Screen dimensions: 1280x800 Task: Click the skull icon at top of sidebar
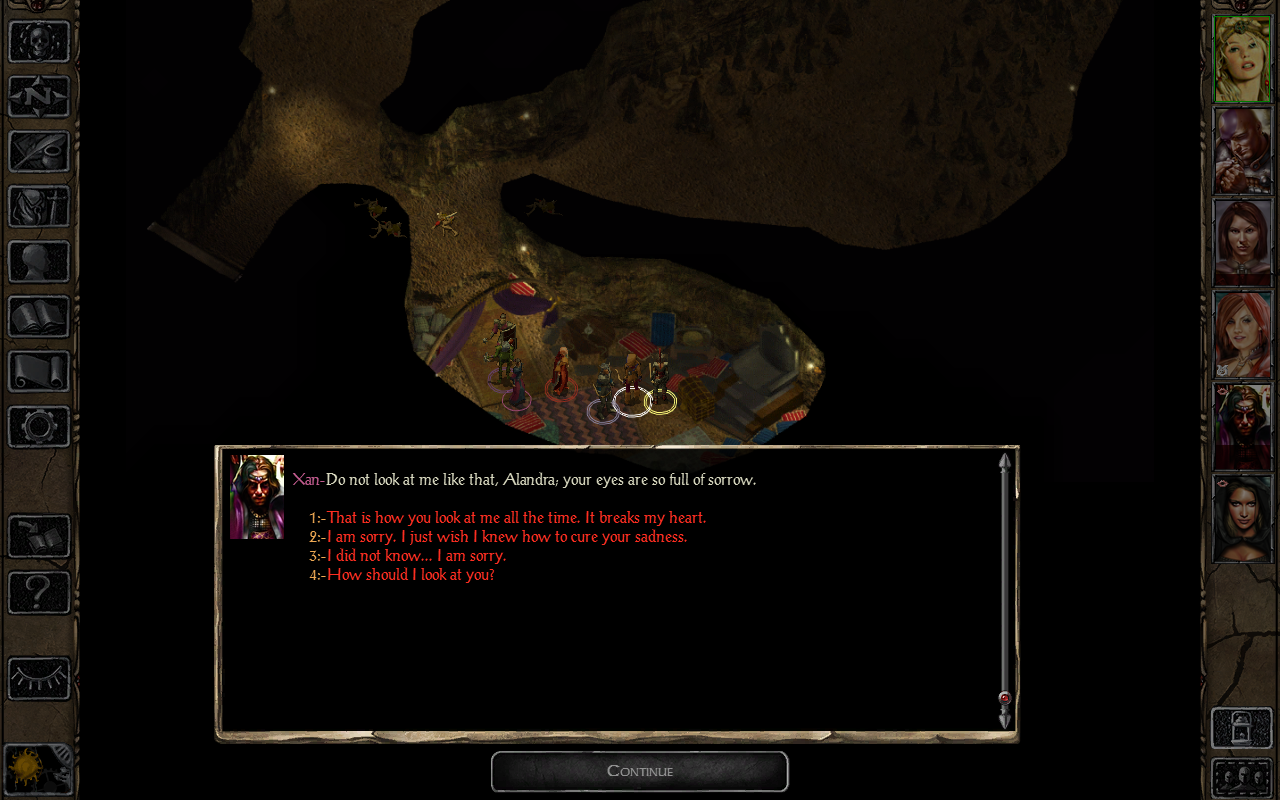pos(39,42)
